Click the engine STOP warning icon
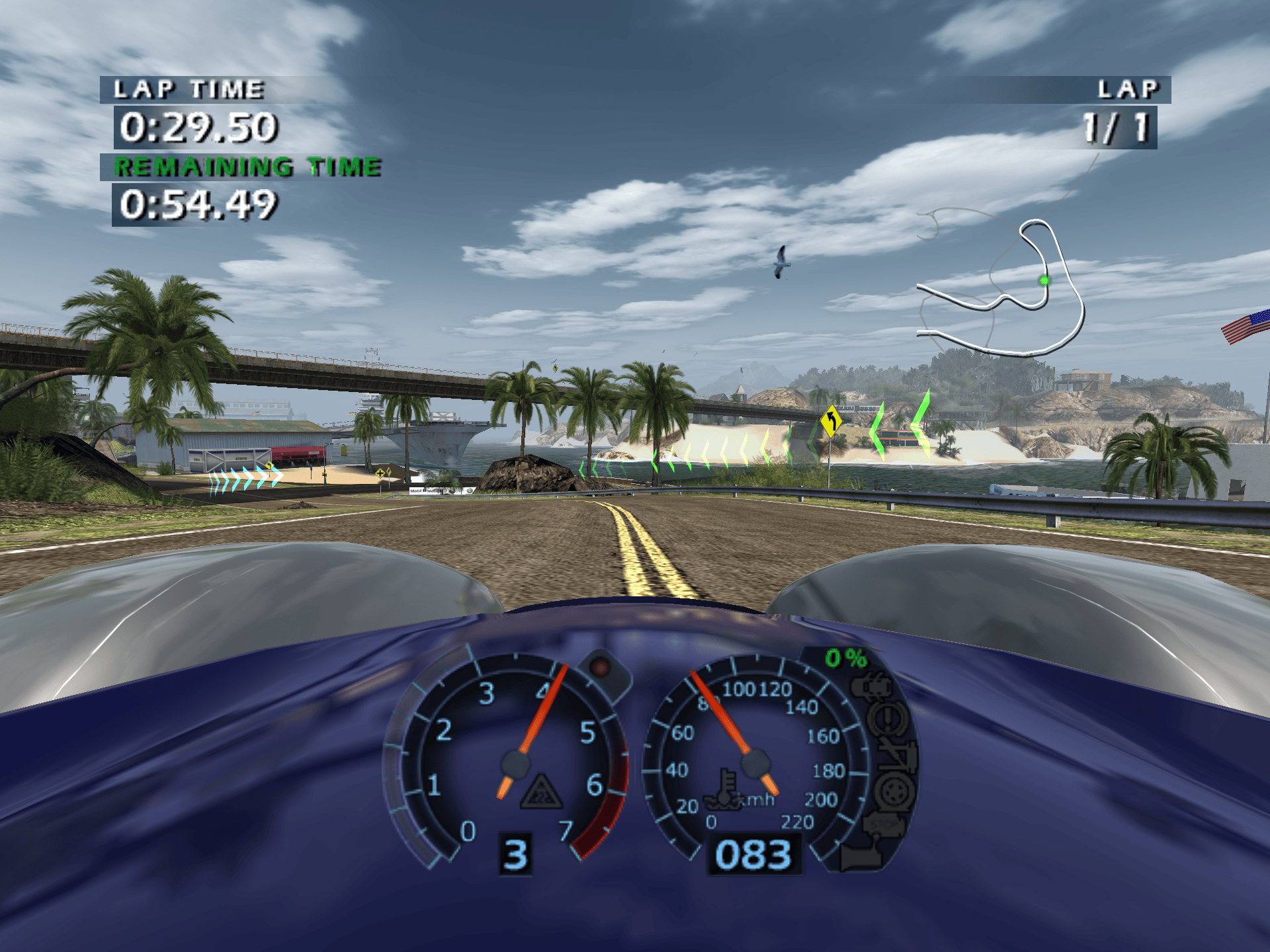Image resolution: width=1270 pixels, height=952 pixels. pyautogui.click(x=882, y=823)
